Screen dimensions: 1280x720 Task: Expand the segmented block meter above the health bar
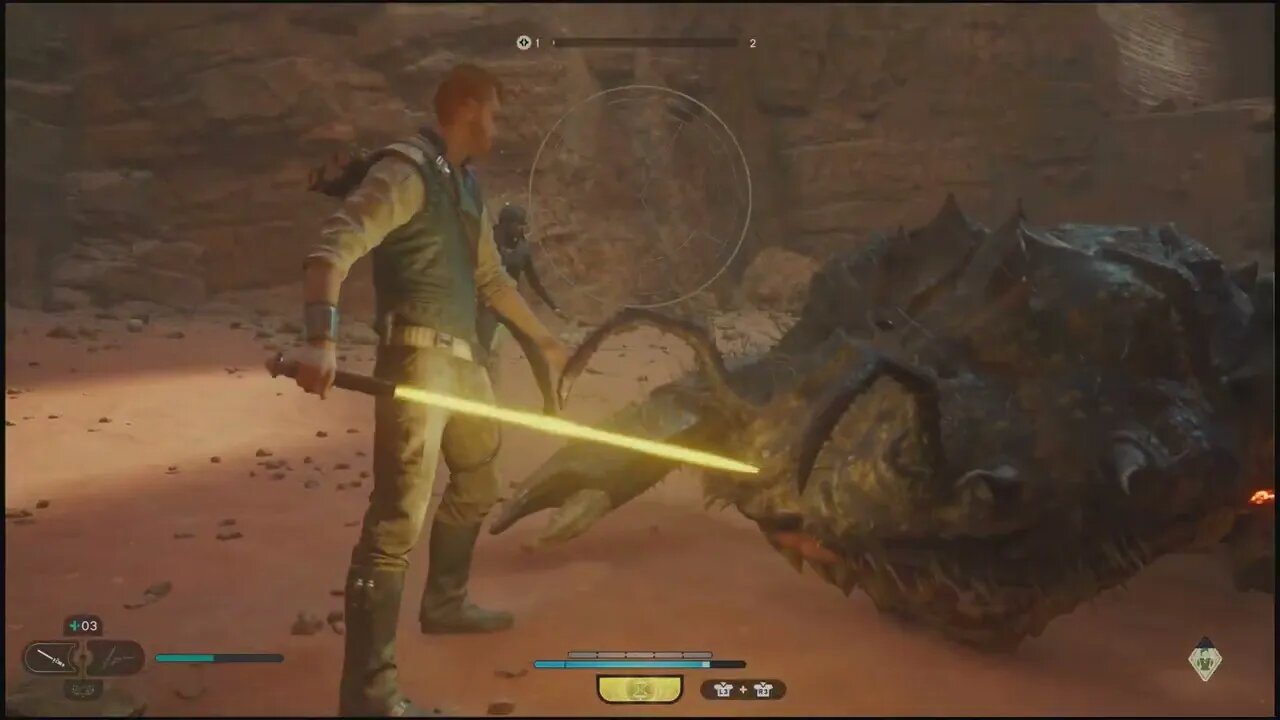pos(640,655)
